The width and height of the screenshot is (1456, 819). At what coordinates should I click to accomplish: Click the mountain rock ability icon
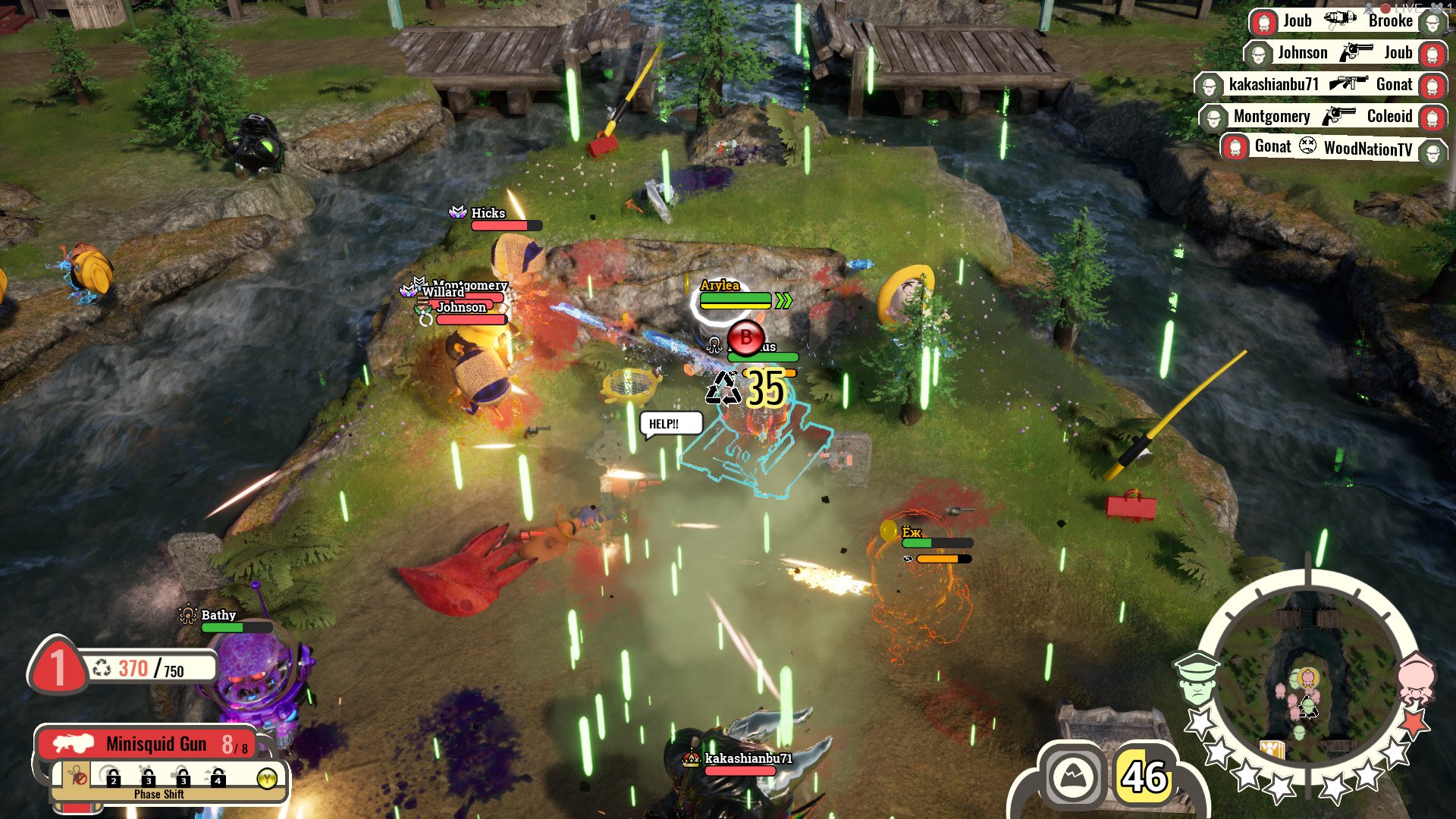coord(1072,777)
